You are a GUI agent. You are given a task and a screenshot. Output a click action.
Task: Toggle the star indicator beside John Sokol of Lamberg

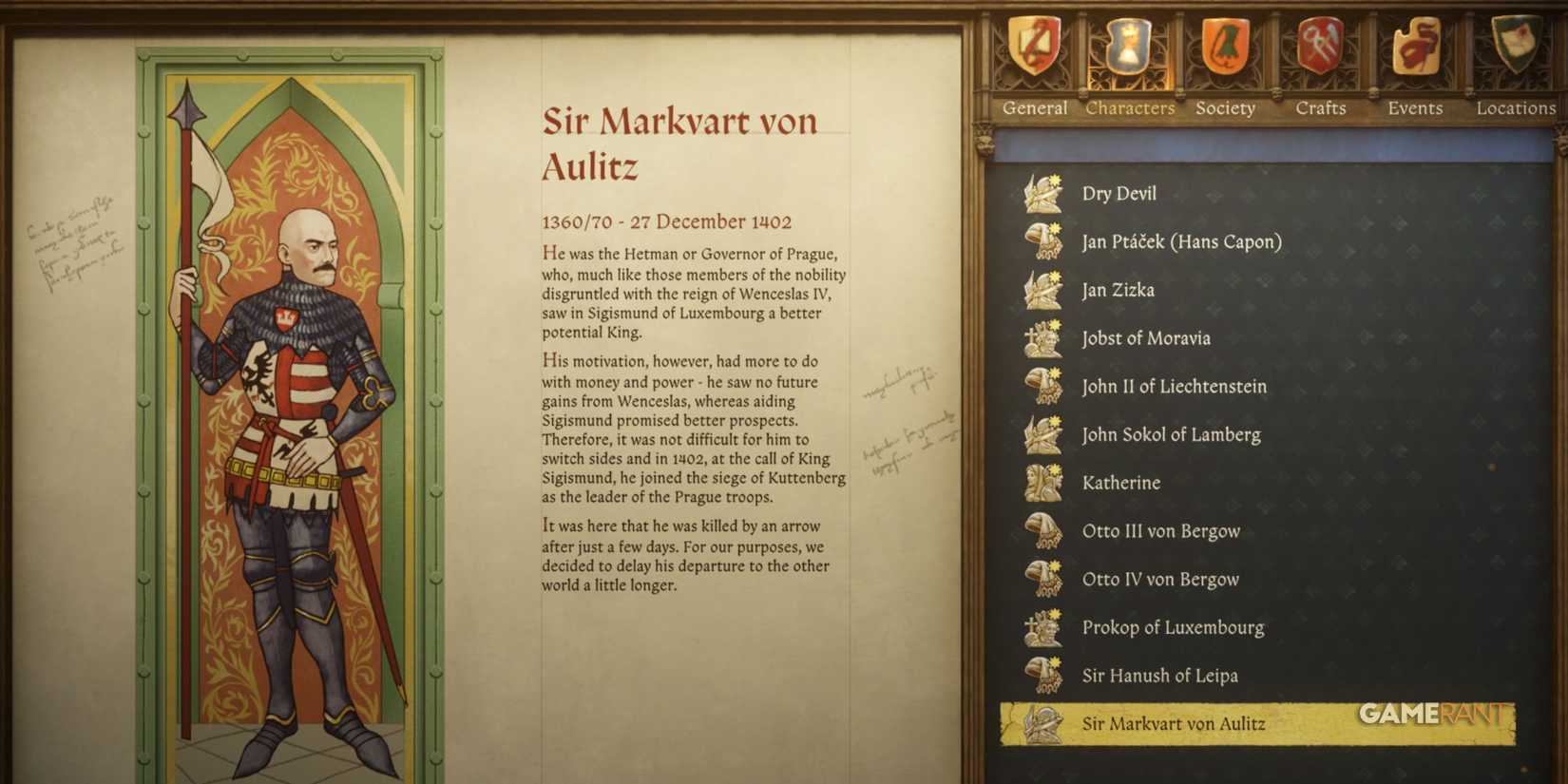(1057, 423)
